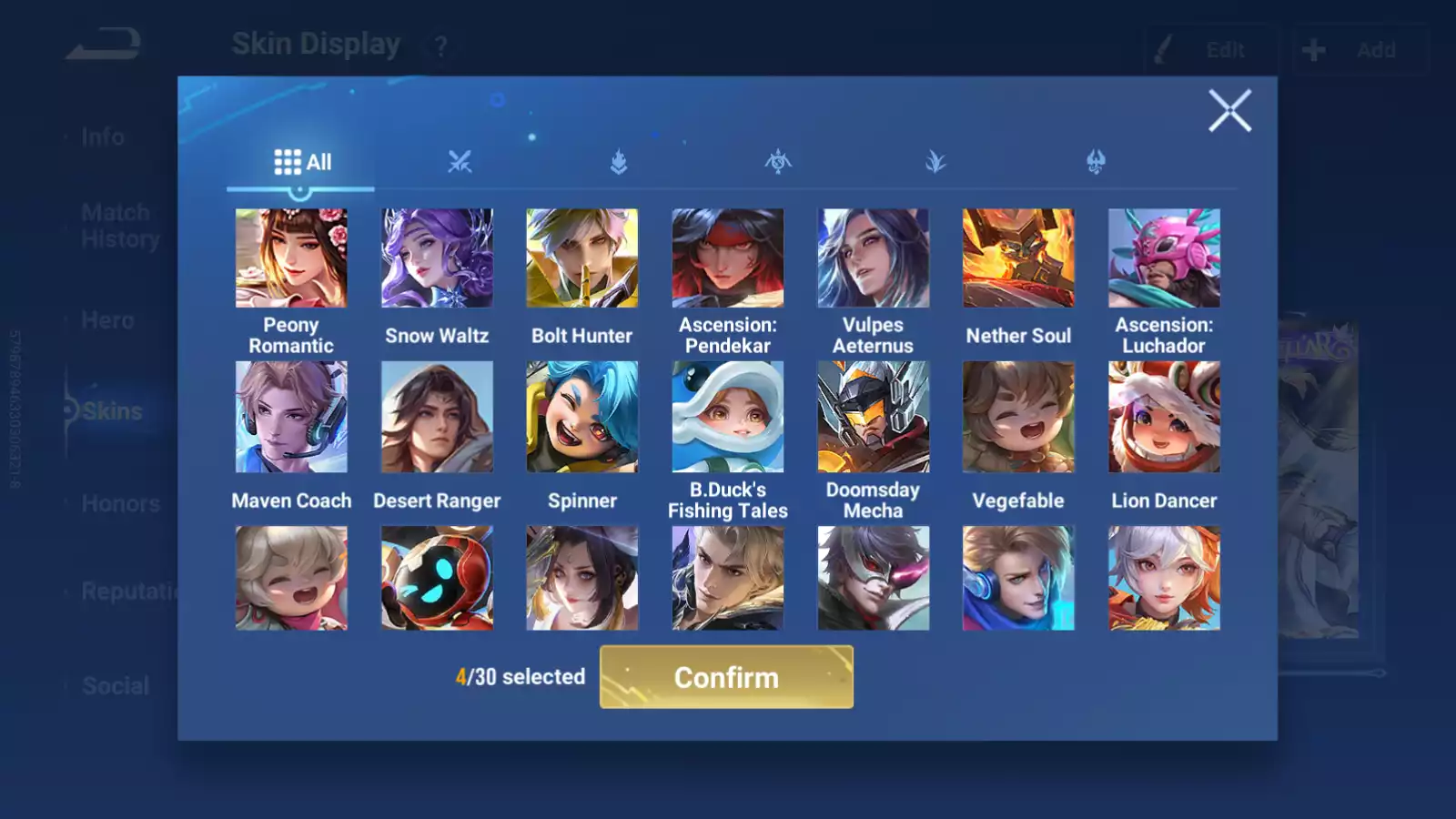Choose the Vulpes Aeternus skin
This screenshot has height=819, width=1456.
(x=873, y=258)
